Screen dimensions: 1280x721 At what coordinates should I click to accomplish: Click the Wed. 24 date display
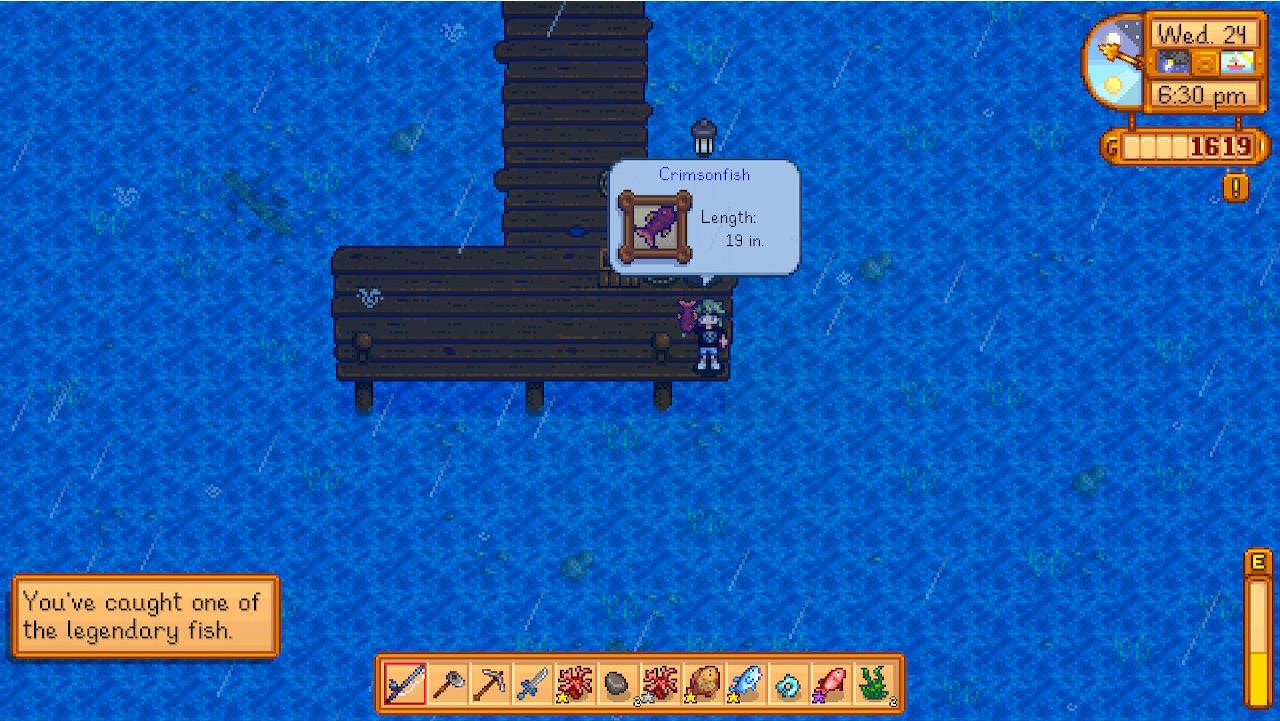tap(1205, 33)
